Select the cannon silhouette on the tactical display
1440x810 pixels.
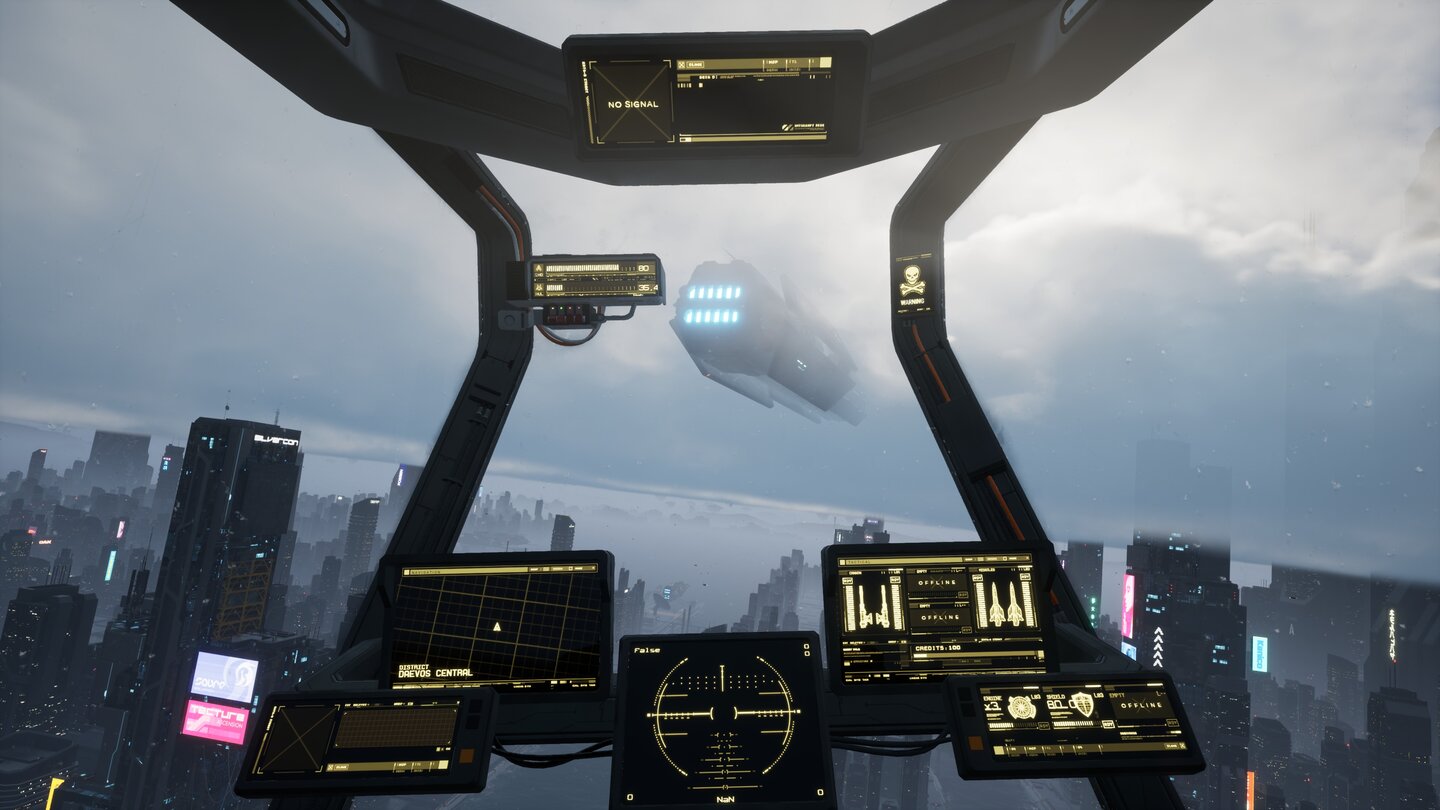873,603
